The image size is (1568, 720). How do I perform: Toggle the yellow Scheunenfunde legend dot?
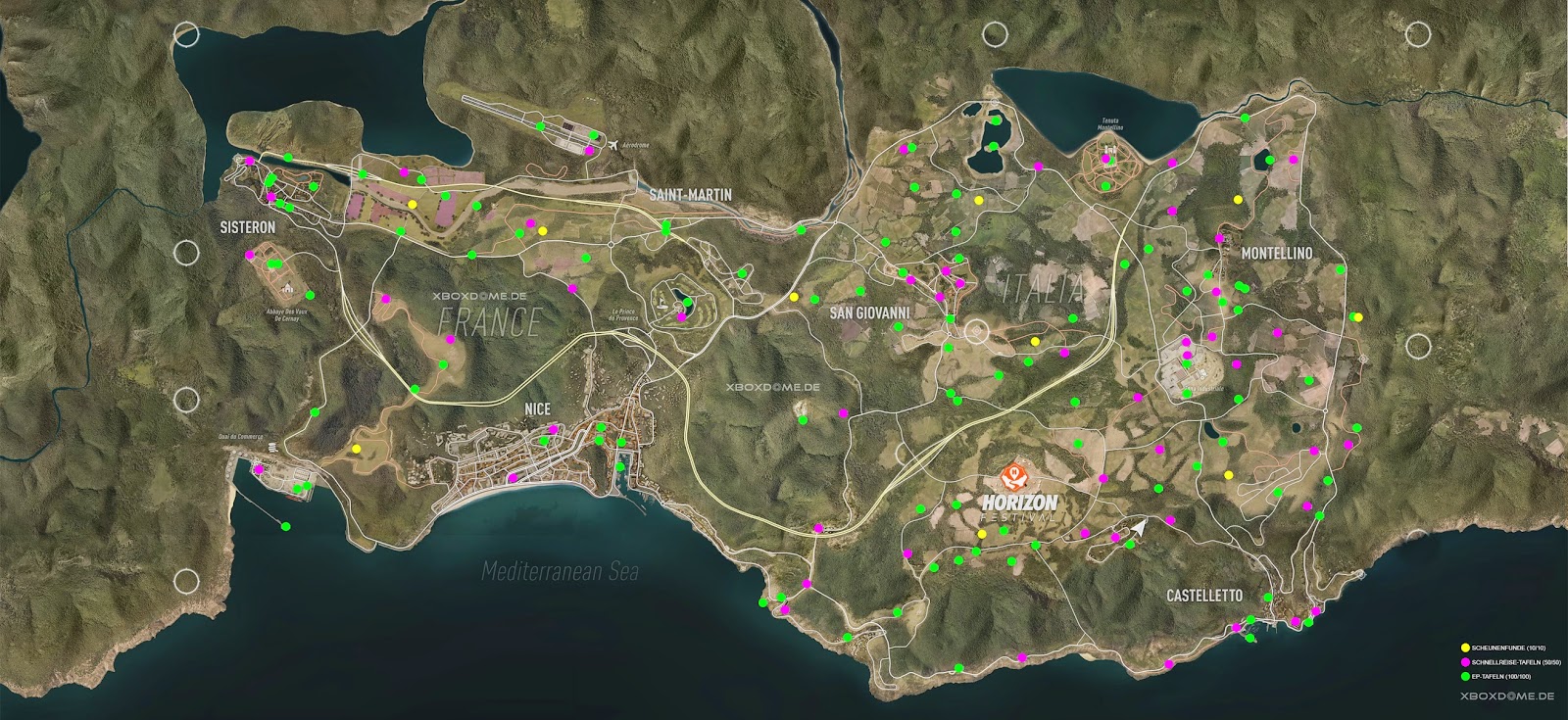click(x=1466, y=648)
